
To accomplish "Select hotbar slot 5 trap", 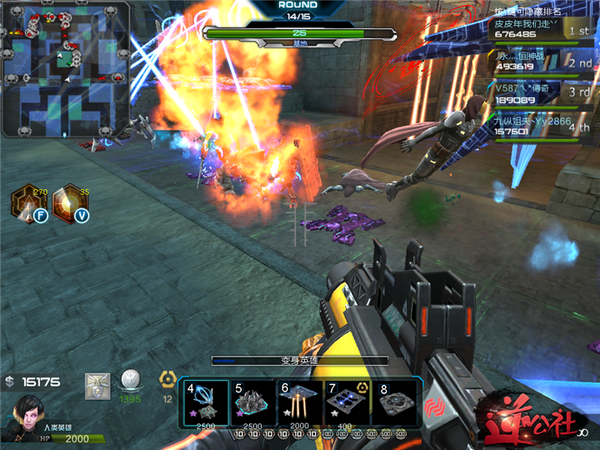I will pos(252,401).
